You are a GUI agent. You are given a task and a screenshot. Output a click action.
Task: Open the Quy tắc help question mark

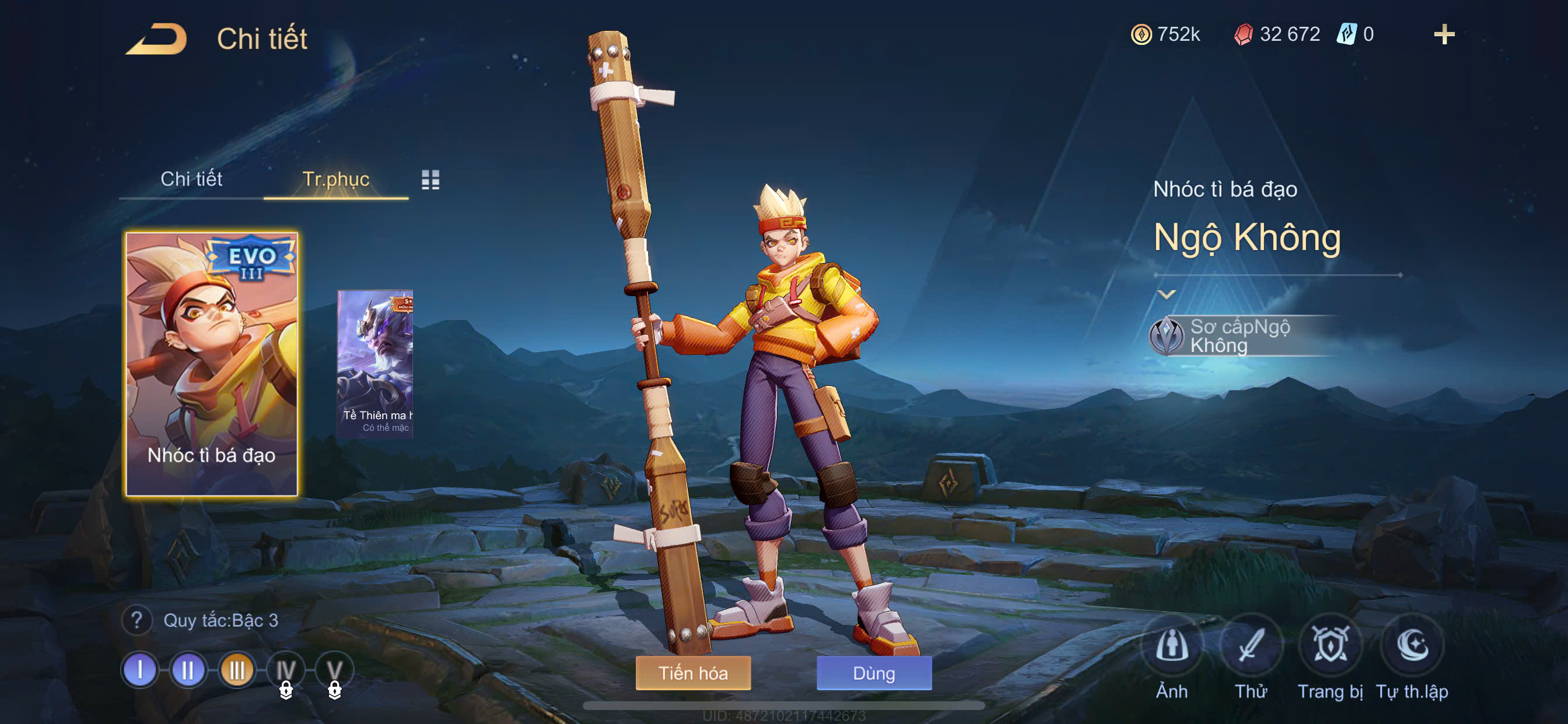[137, 621]
